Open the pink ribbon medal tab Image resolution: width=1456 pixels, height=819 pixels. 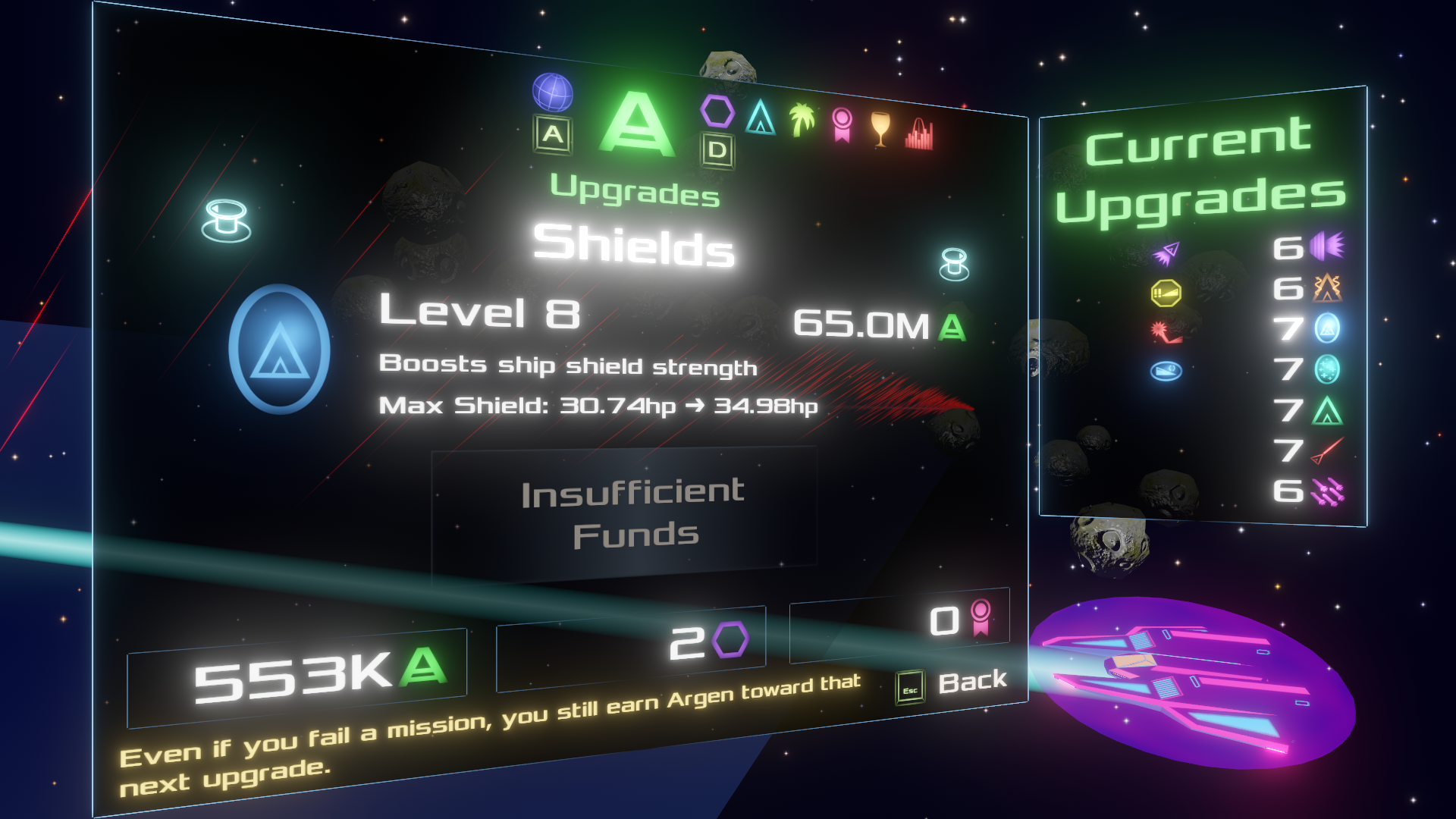click(842, 124)
